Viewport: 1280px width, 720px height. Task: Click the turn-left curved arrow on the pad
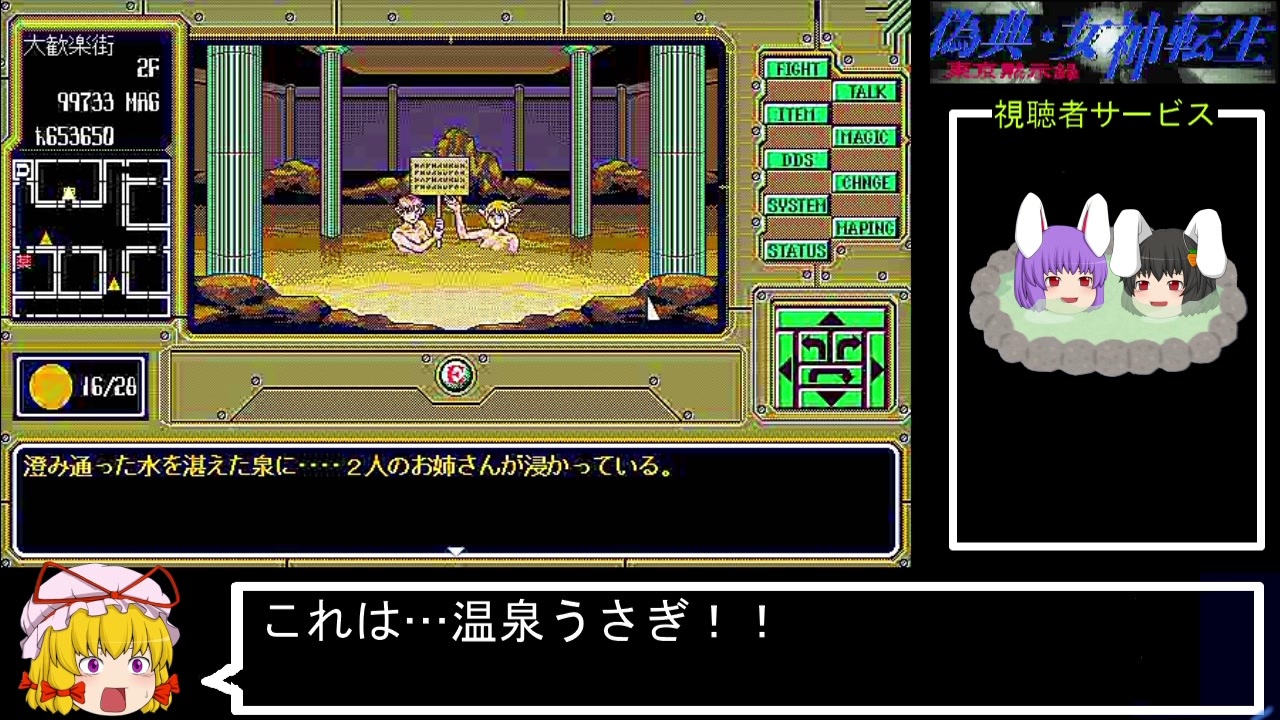coord(814,344)
